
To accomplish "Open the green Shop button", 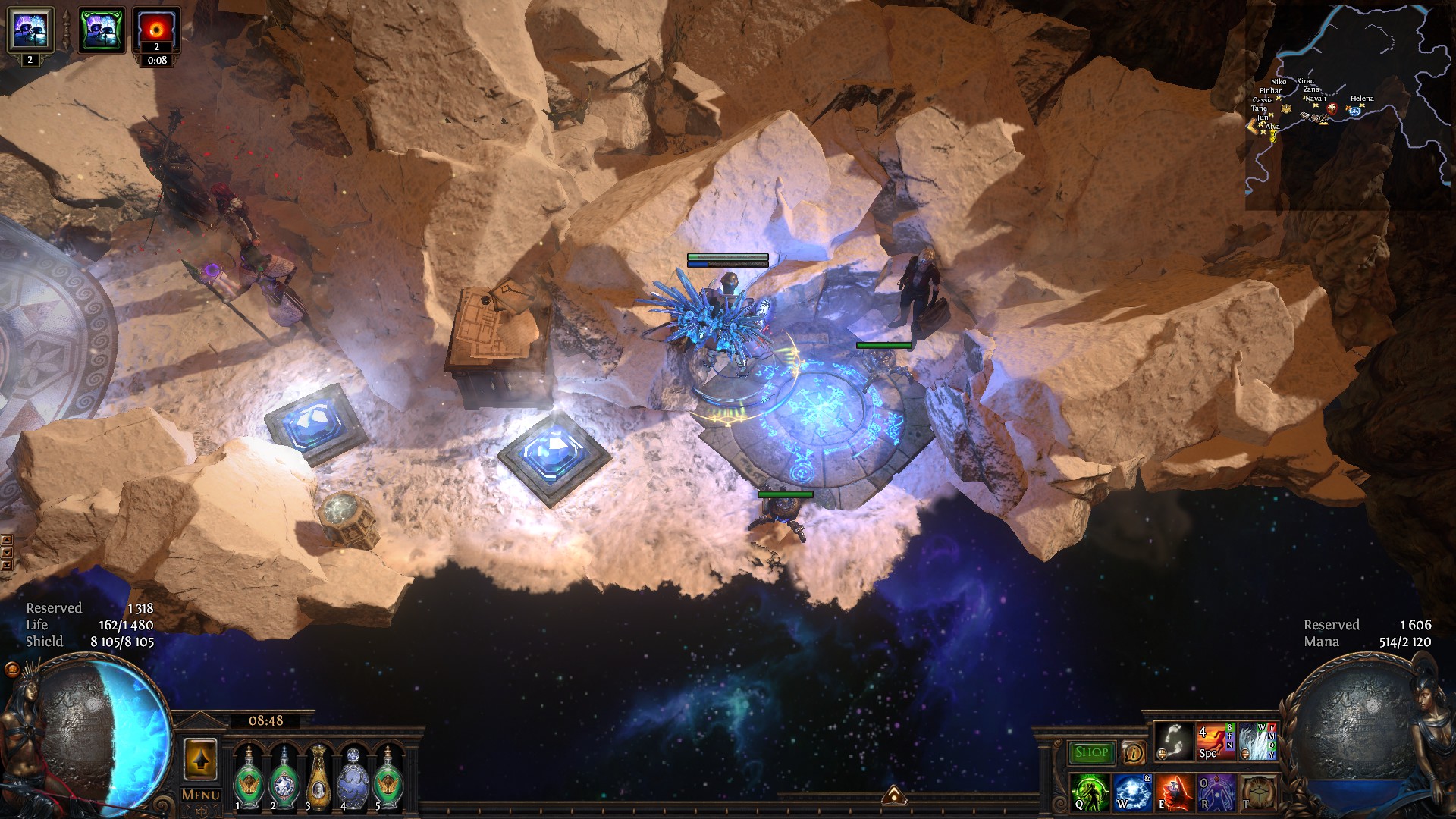I will click(1091, 752).
